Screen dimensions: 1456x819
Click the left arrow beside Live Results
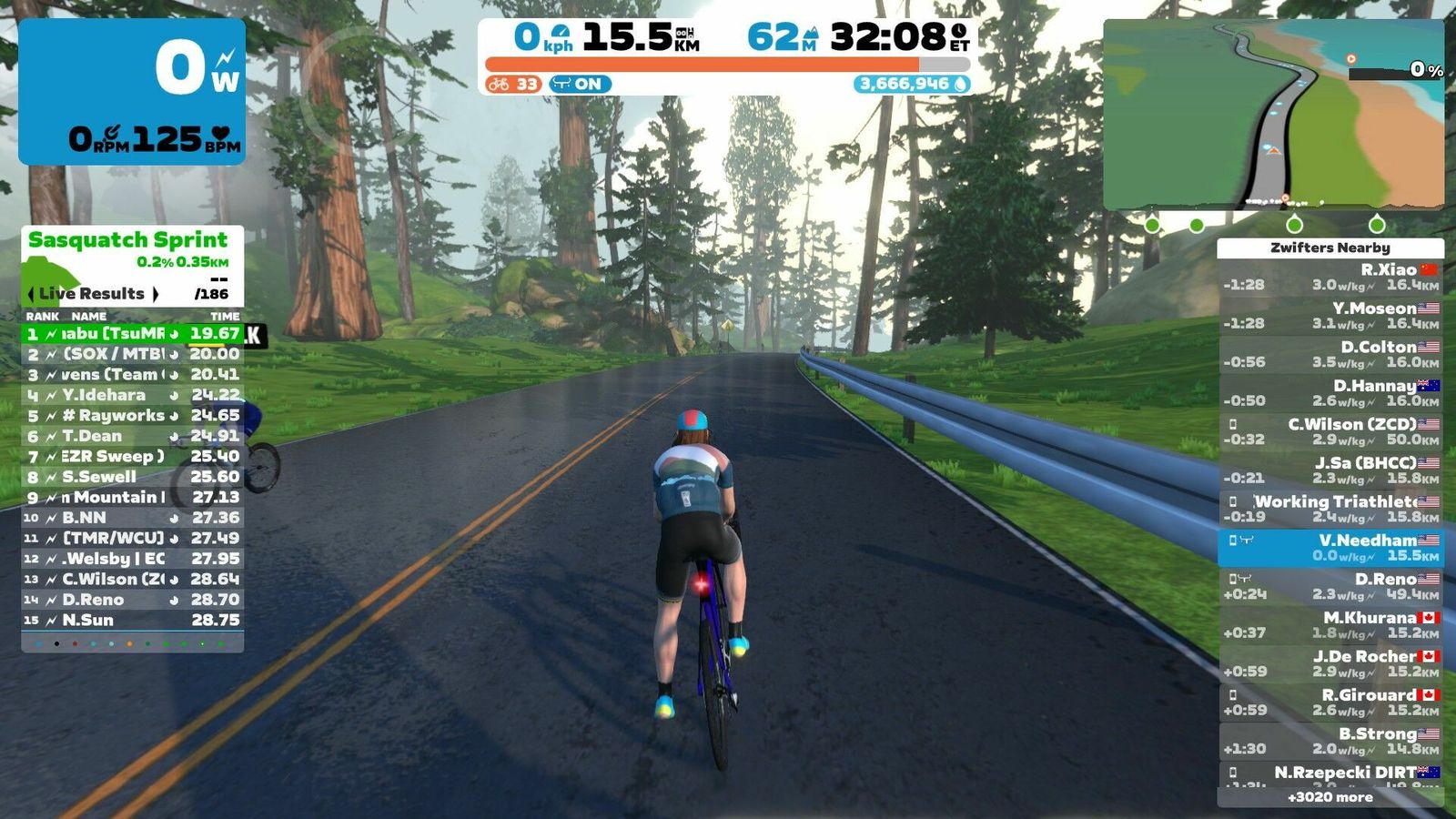pyautogui.click(x=32, y=294)
